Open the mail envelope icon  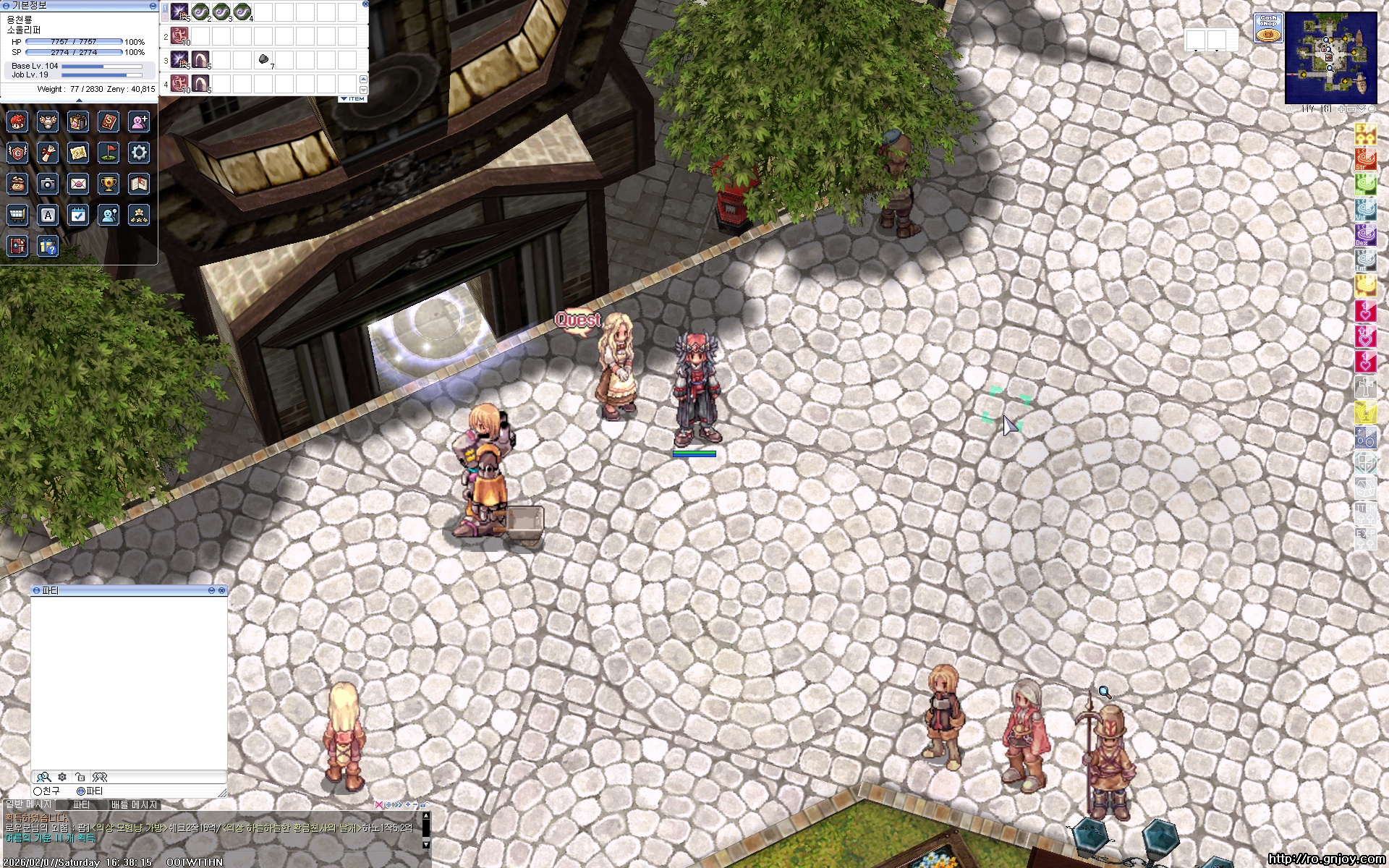(x=78, y=184)
